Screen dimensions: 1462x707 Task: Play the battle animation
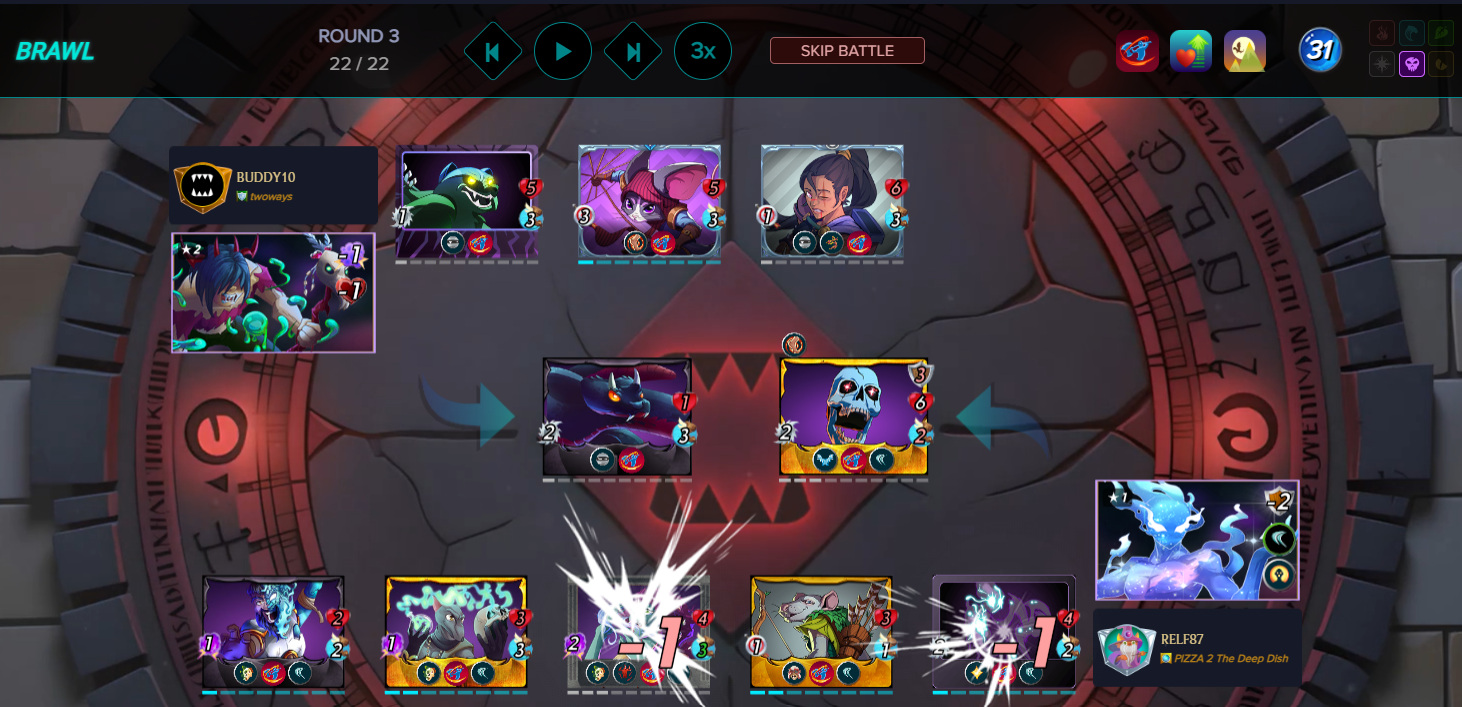(563, 51)
